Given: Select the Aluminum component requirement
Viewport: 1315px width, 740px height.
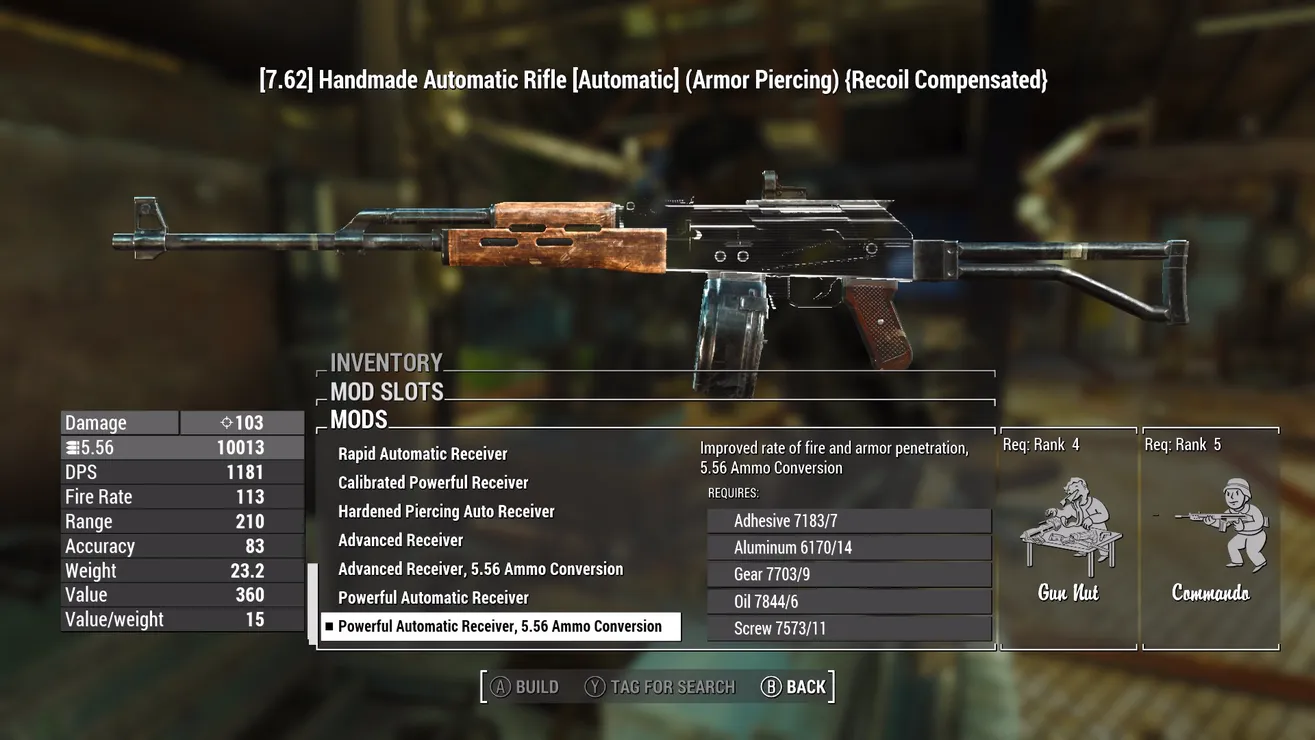Looking at the screenshot, I should coord(848,548).
